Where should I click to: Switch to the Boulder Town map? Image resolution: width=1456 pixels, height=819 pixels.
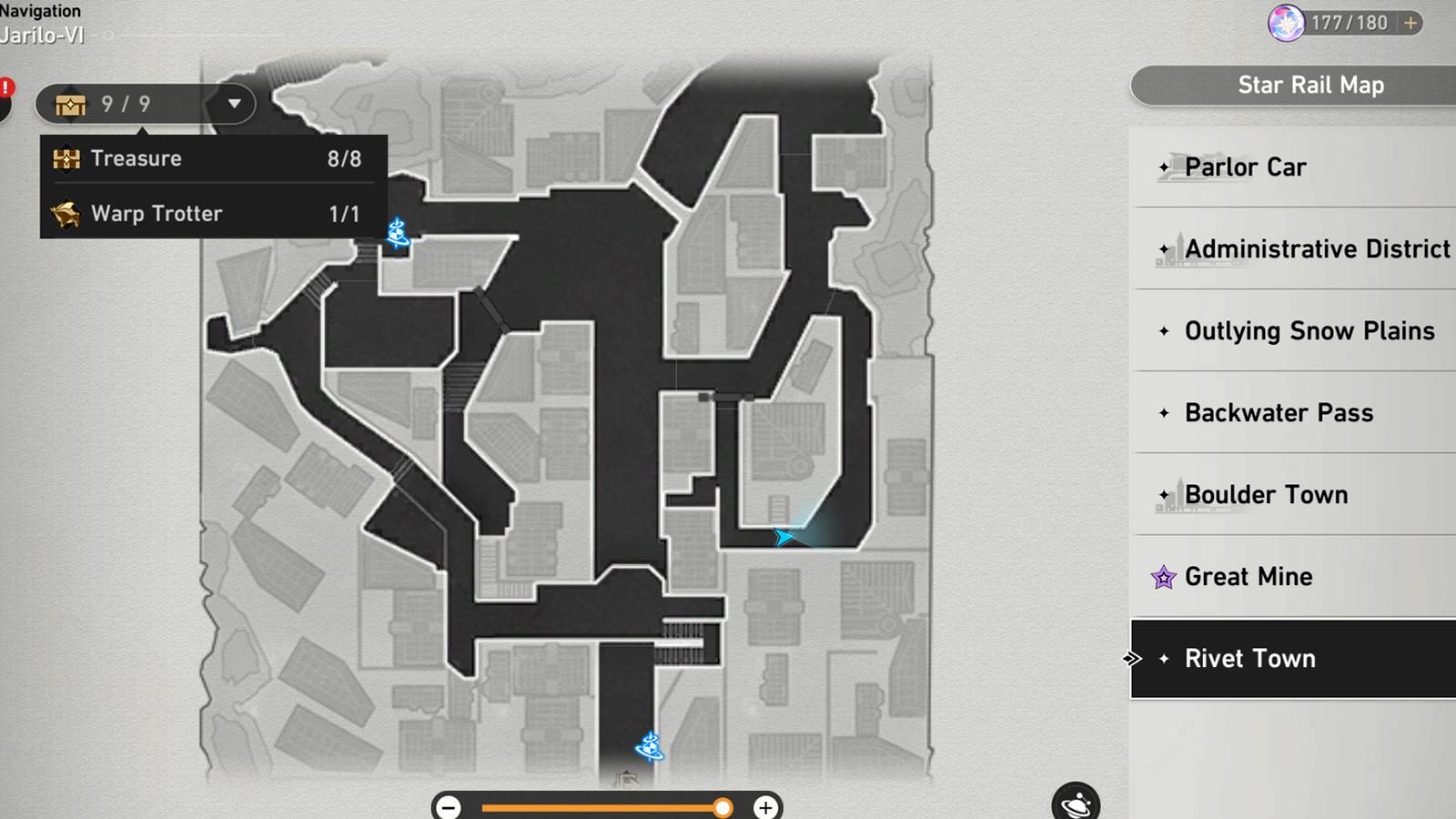pos(1267,494)
